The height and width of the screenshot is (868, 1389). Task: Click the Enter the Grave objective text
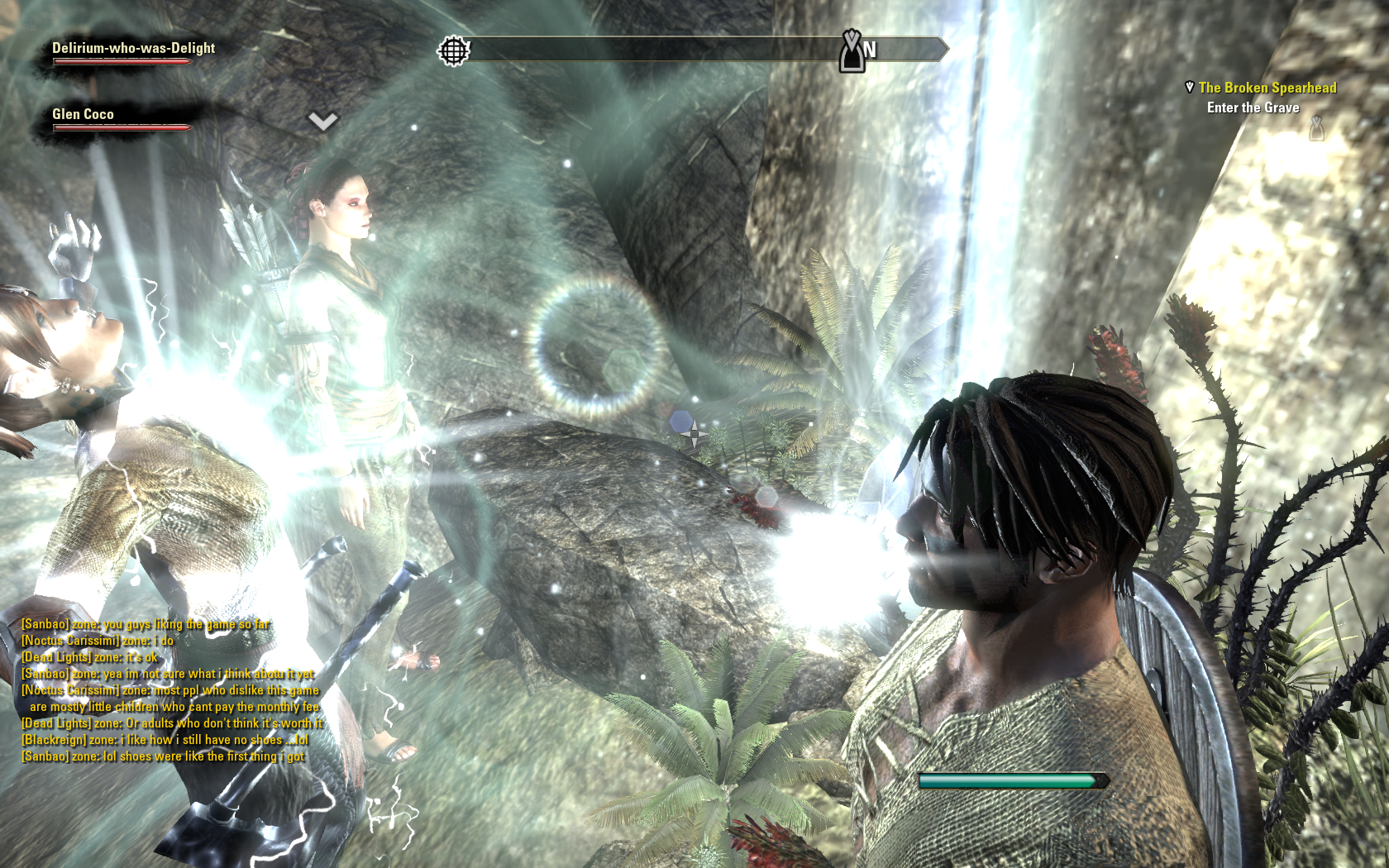pos(1253,107)
